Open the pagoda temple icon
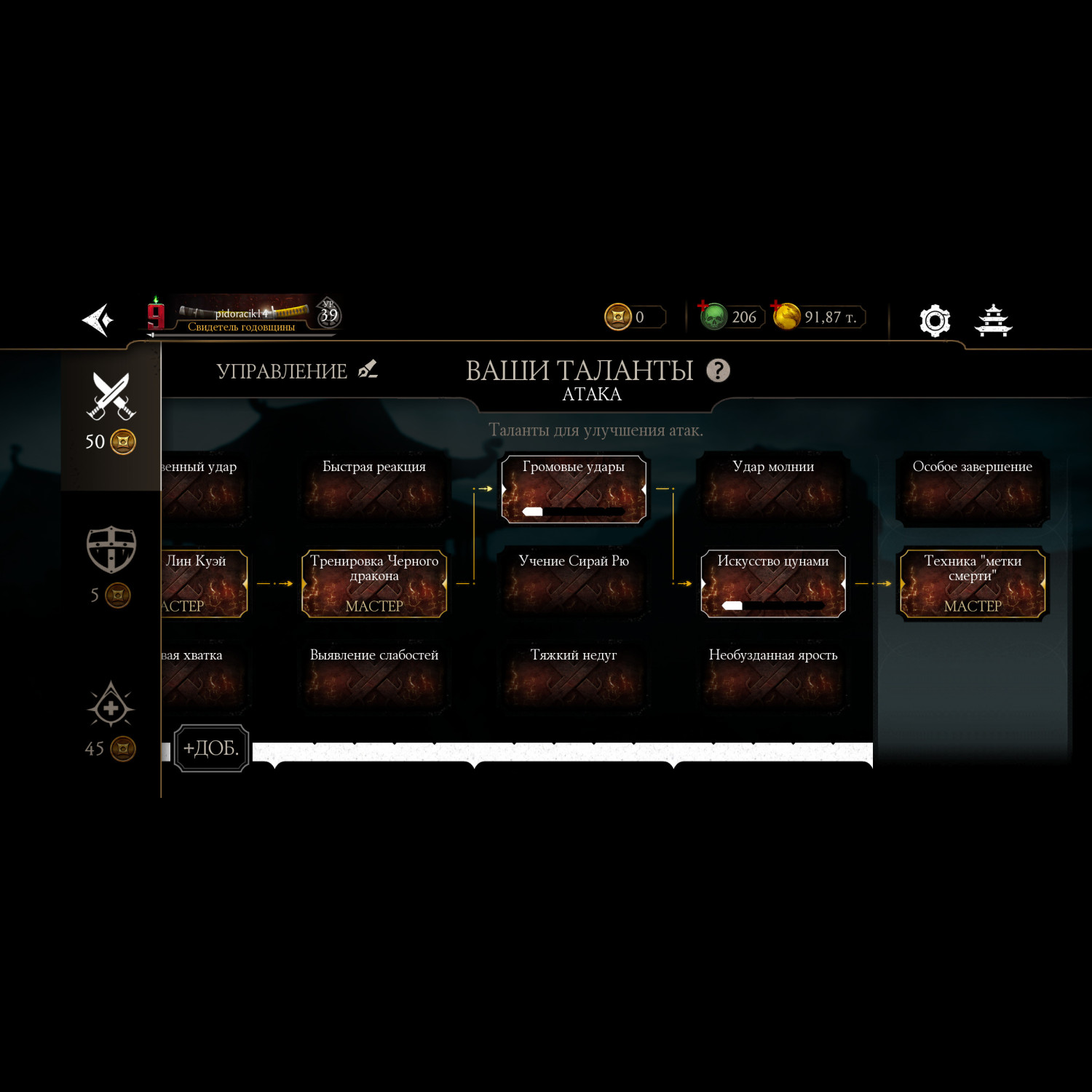The image size is (1092, 1092). [x=993, y=320]
